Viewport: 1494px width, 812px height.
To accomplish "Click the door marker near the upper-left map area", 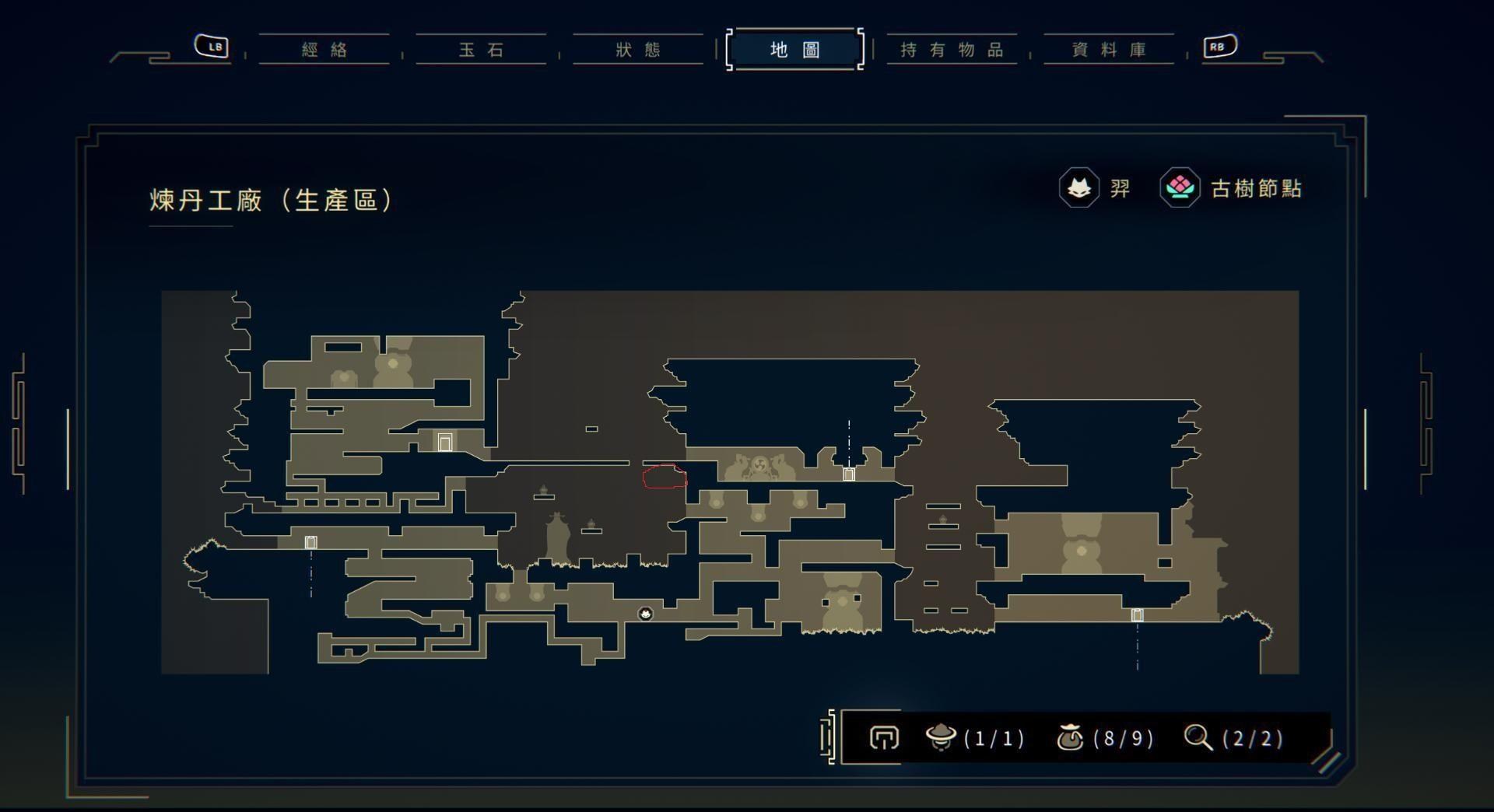I will tap(445, 441).
